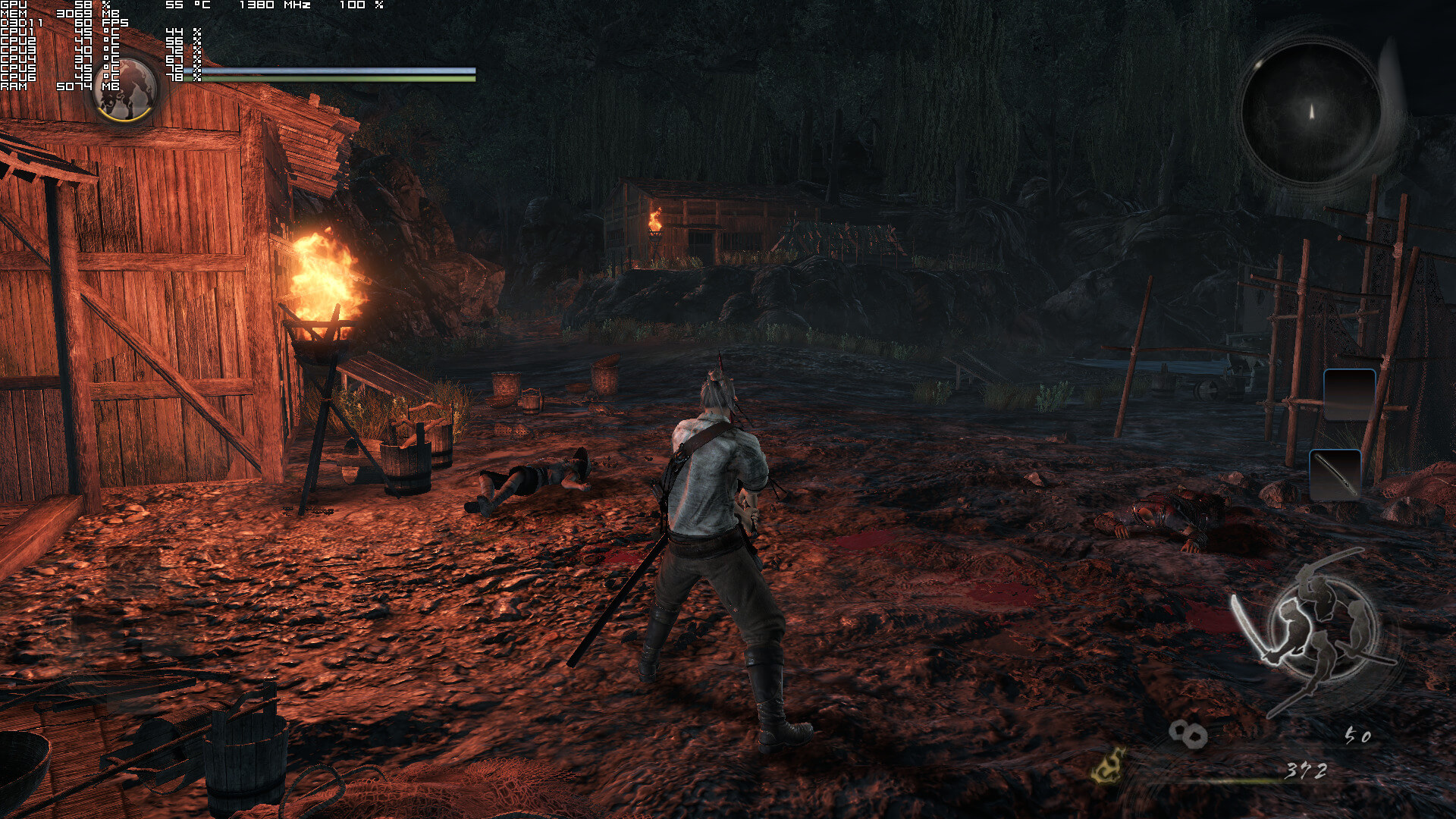Image resolution: width=1456 pixels, height=819 pixels.
Task: Click the guardian spirit portrait icon
Action: click(x=127, y=89)
